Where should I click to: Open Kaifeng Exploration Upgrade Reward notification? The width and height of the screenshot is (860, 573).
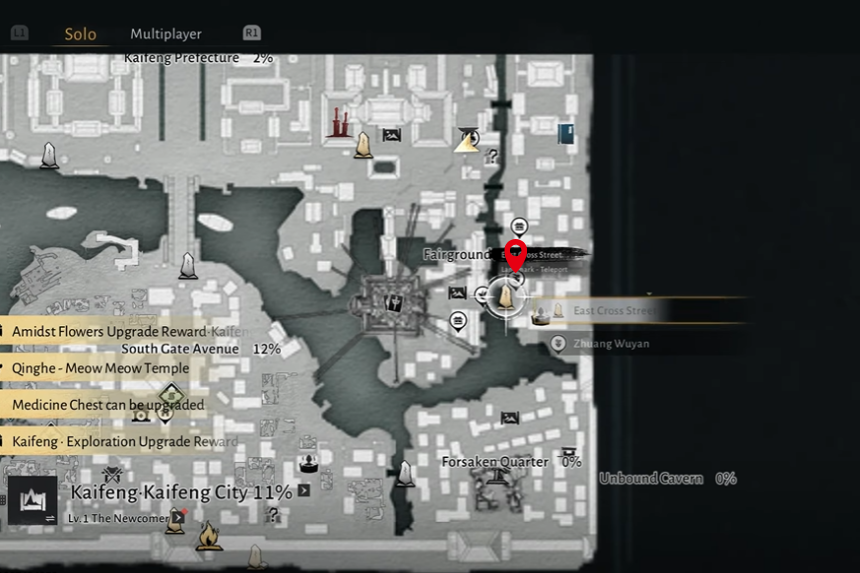[122, 441]
